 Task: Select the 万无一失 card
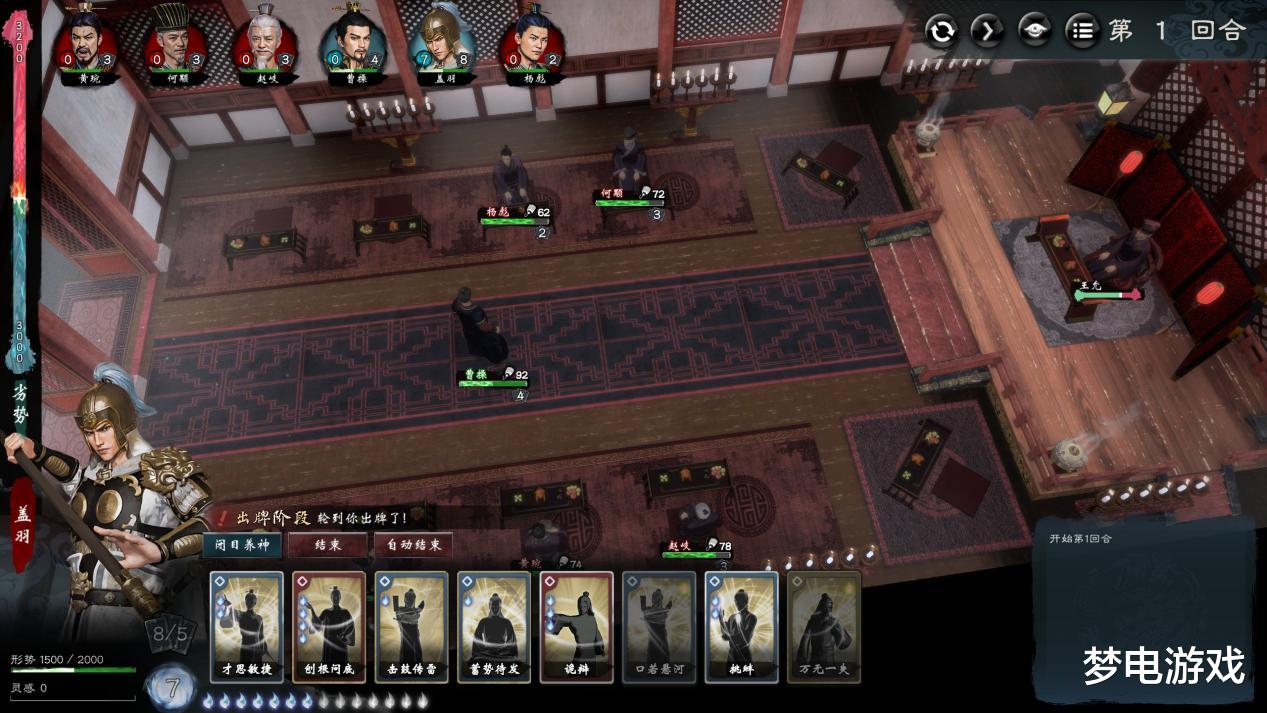823,627
